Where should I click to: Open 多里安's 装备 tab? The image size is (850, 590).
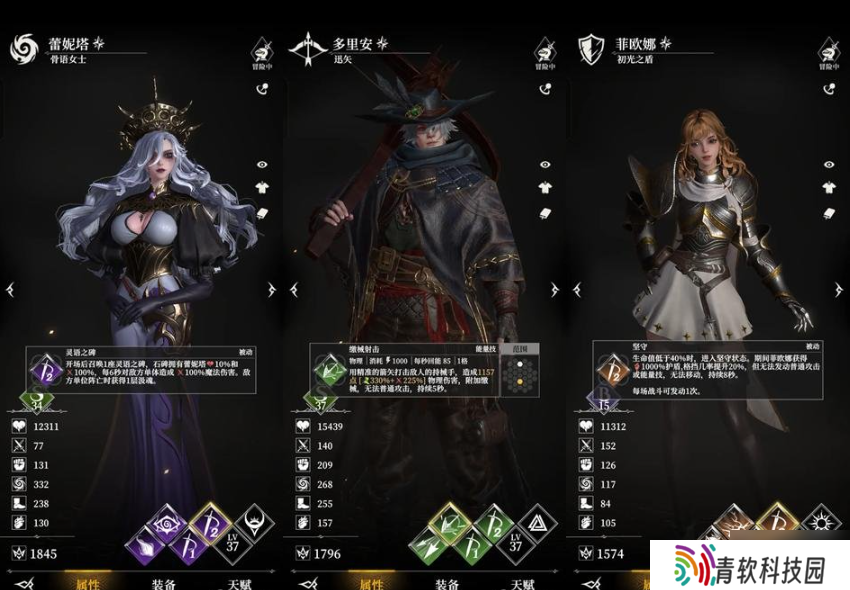click(x=447, y=582)
